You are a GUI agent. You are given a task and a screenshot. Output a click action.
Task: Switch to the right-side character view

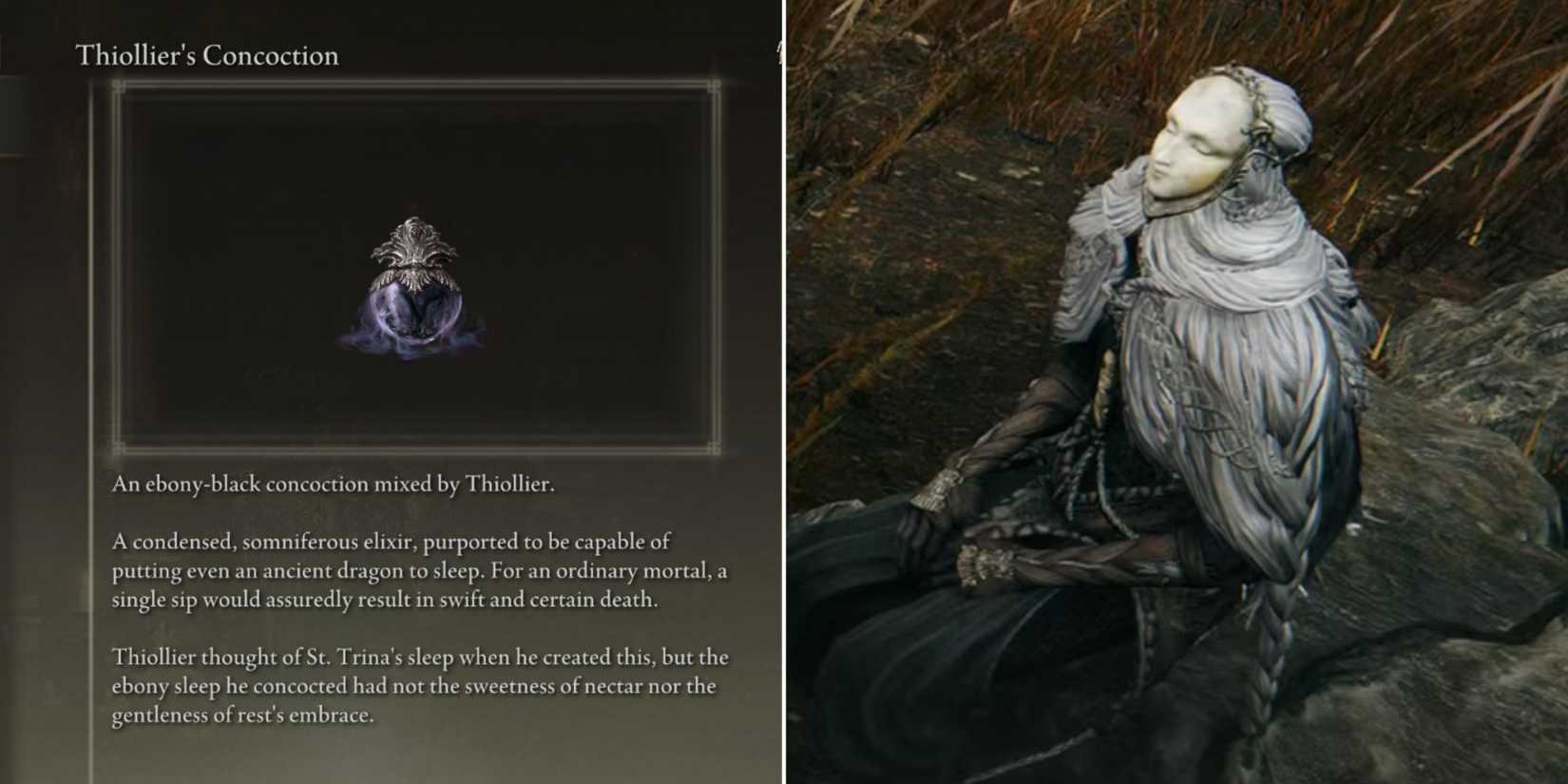pyautogui.click(x=1178, y=392)
